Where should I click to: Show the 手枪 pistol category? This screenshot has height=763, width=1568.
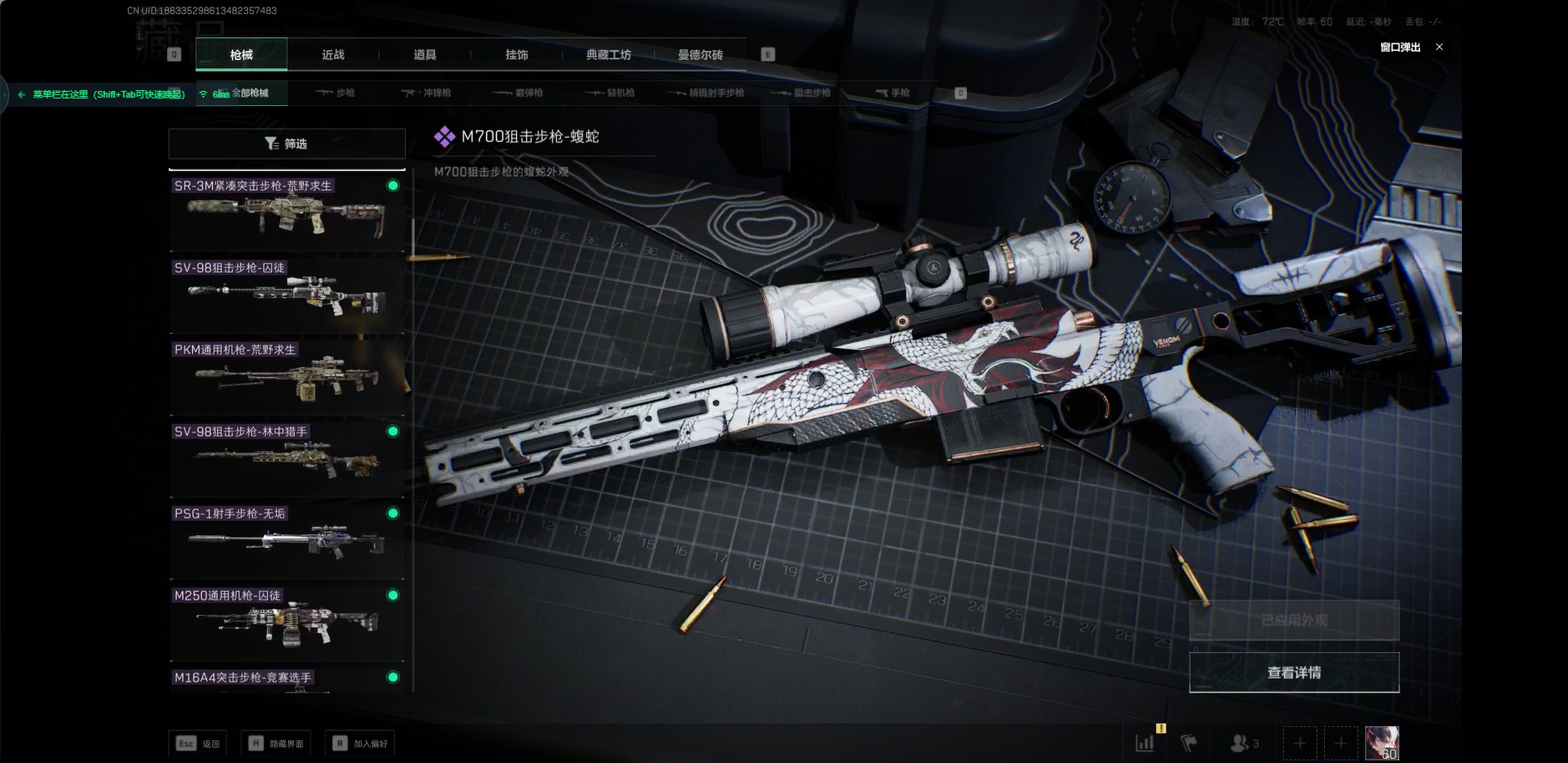(x=893, y=93)
